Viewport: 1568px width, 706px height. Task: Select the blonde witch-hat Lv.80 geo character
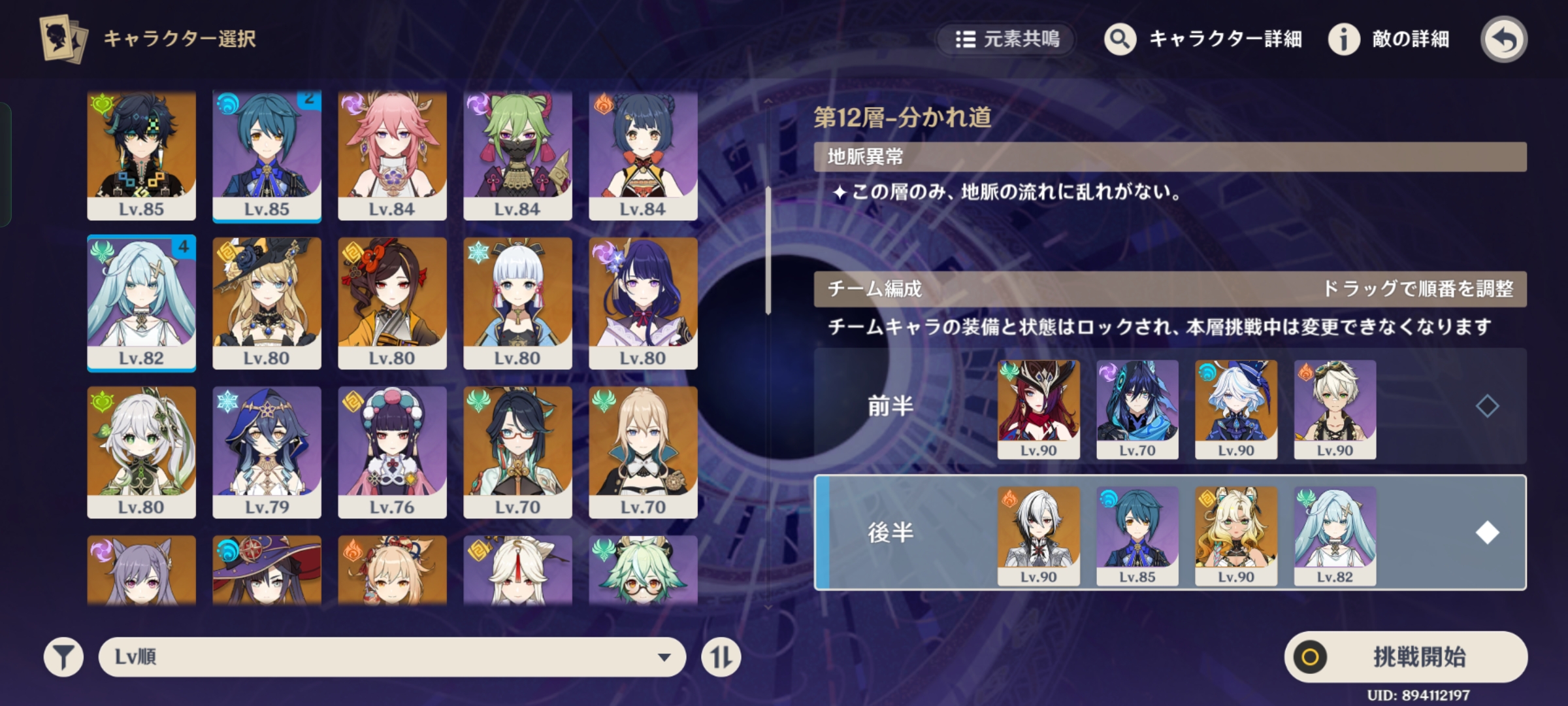267,303
